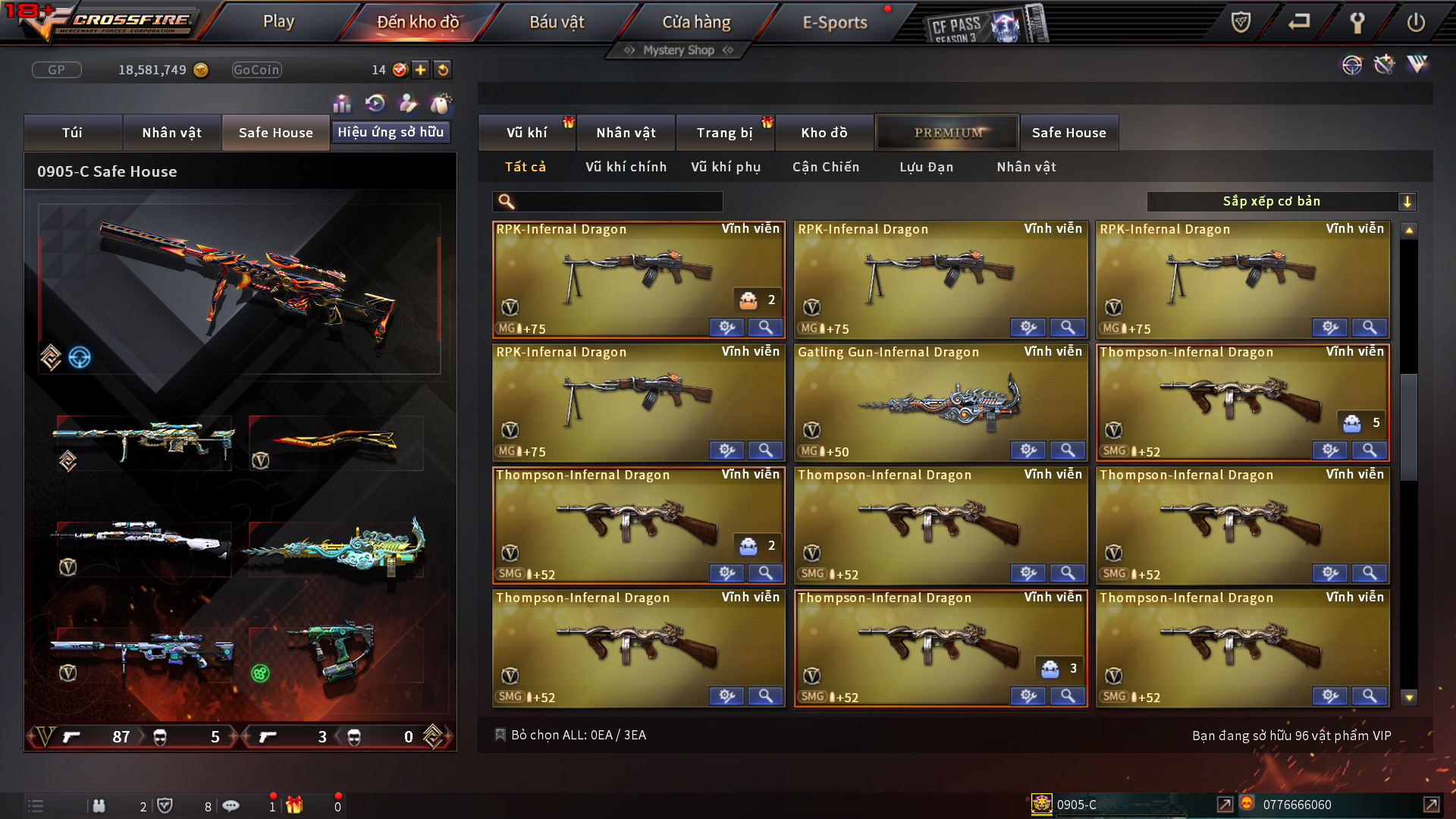
Task: Switch to the Trang bị tab
Action: (724, 133)
